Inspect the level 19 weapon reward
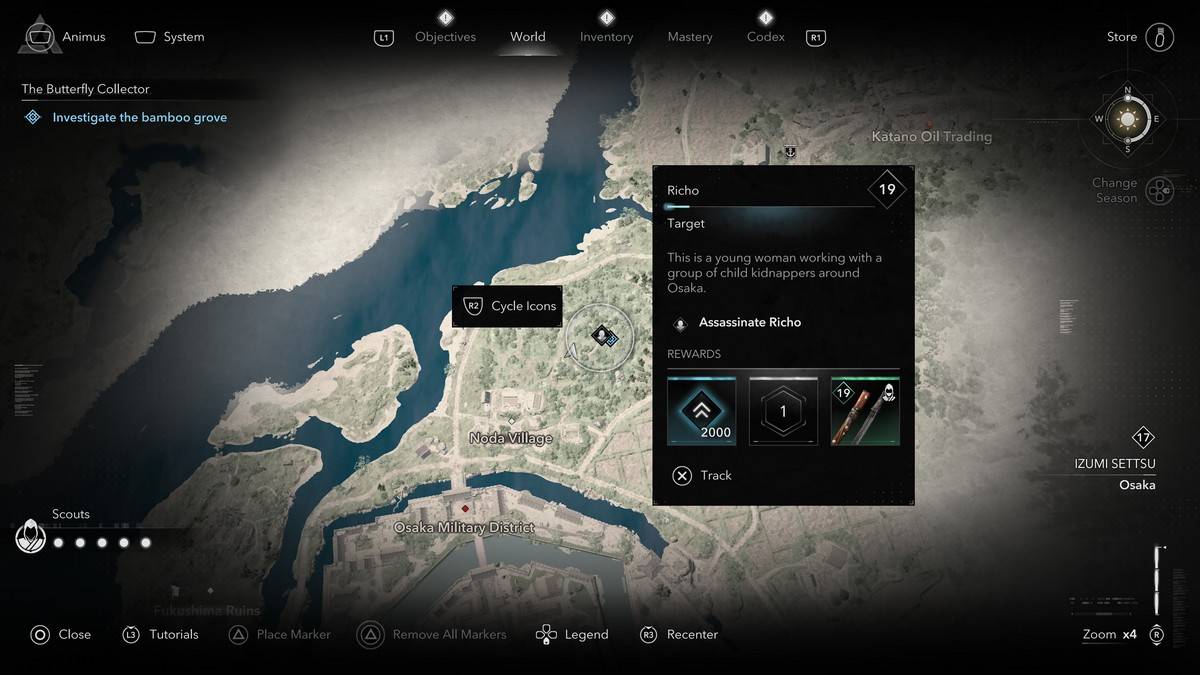The image size is (1200, 675). [x=865, y=411]
